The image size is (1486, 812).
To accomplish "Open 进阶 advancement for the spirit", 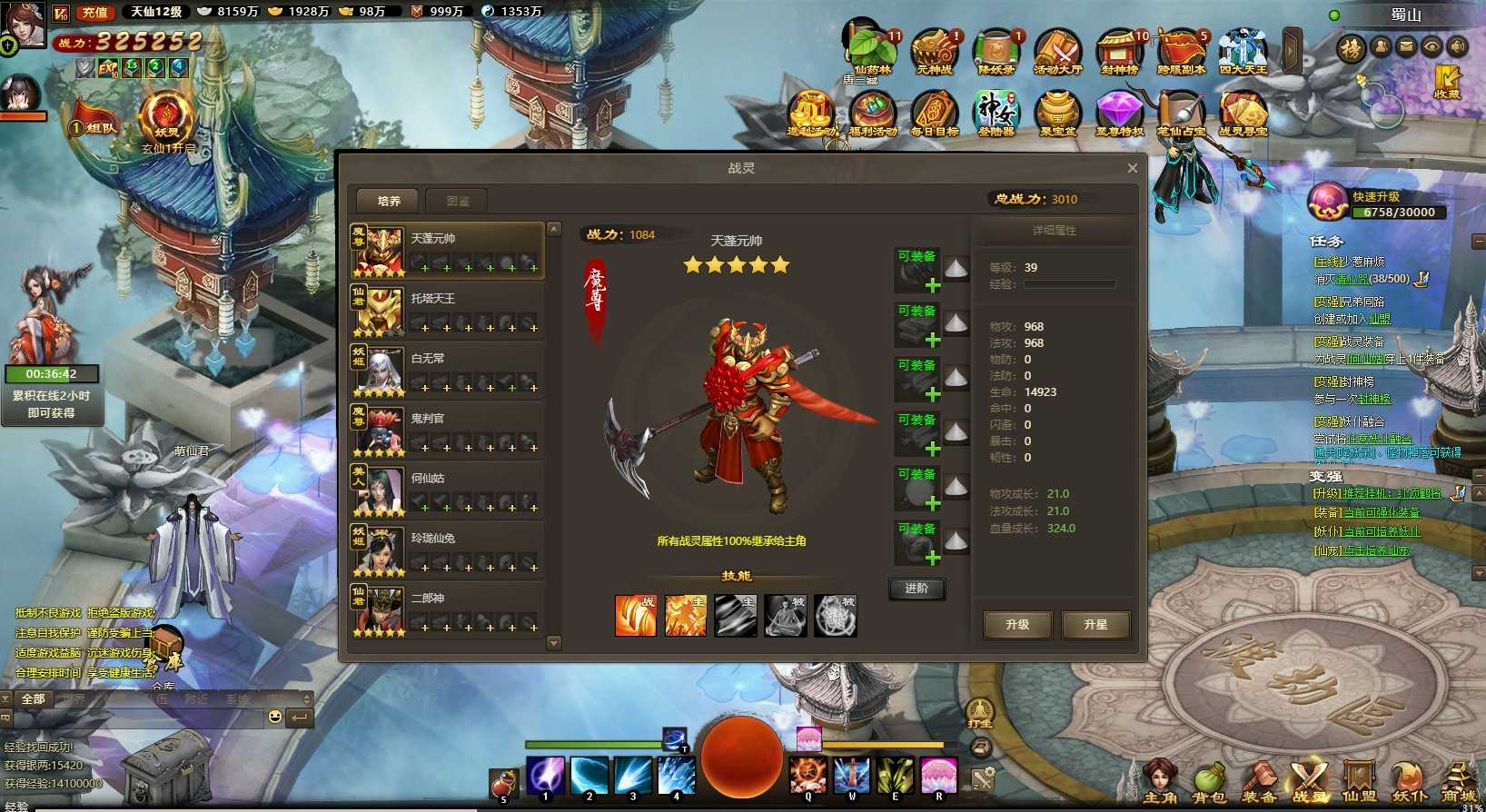I will [x=916, y=589].
